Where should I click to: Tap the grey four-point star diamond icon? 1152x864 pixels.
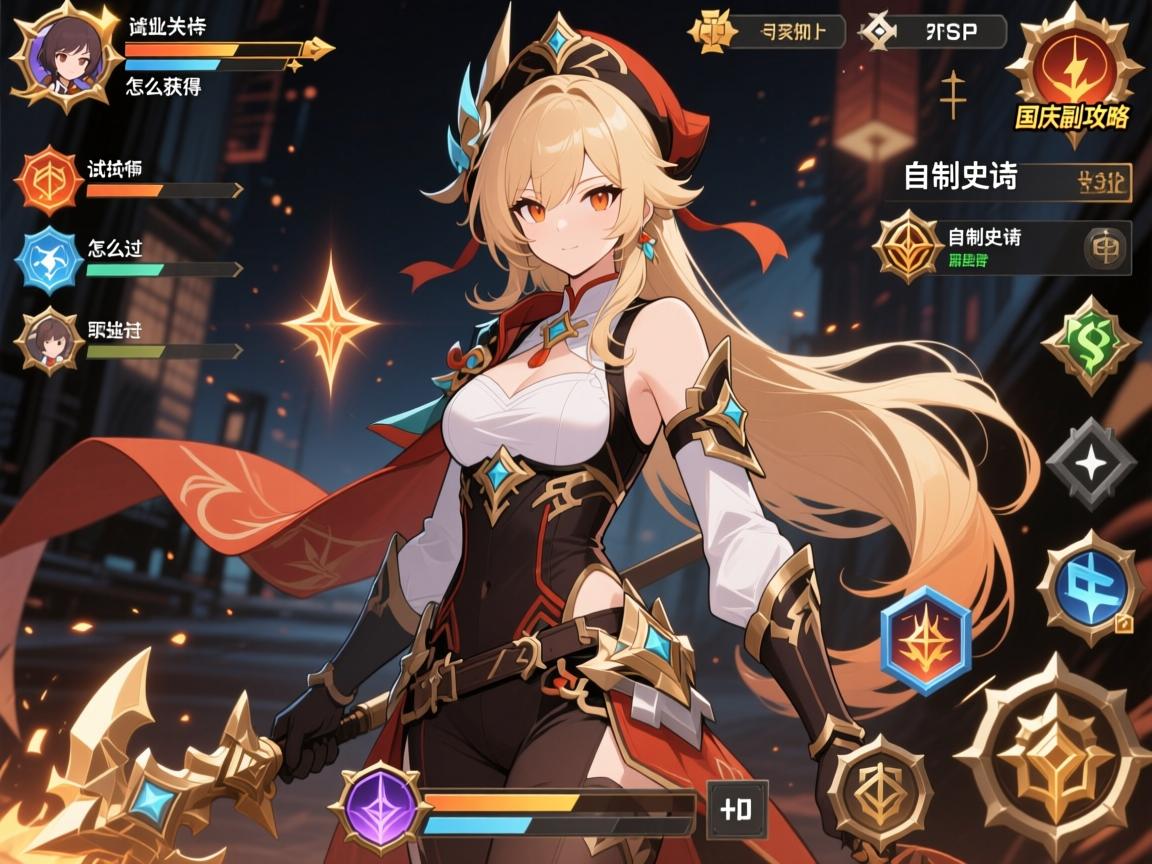(1090, 462)
